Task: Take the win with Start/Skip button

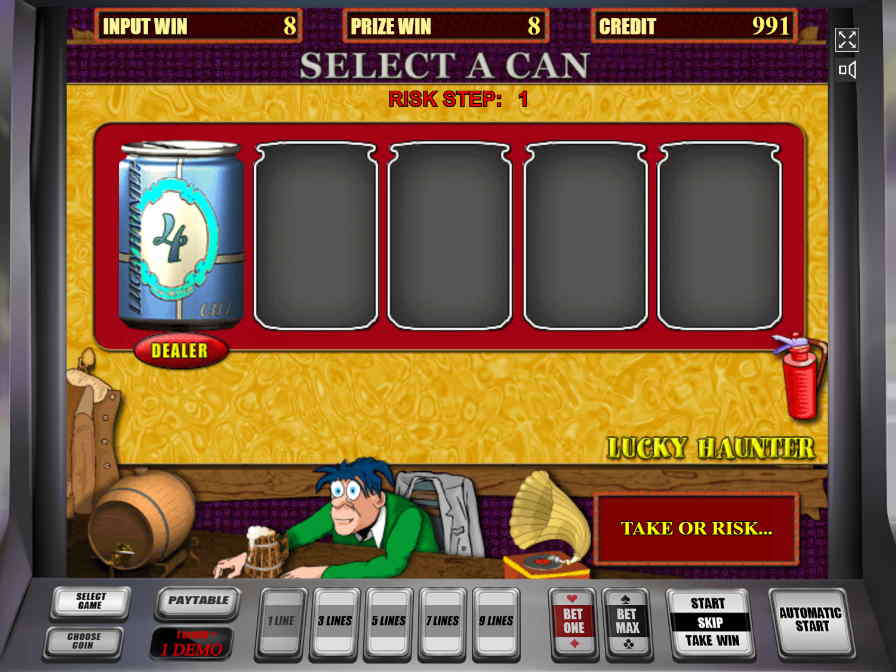Action: point(708,621)
